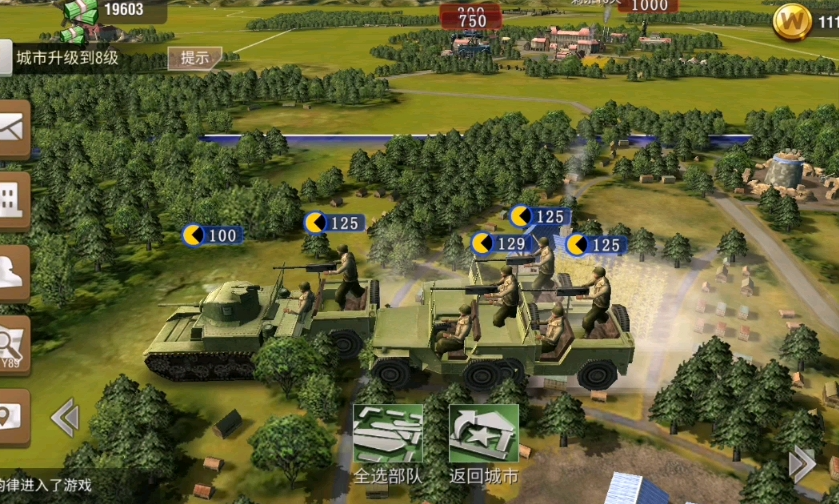Expand panel with right double-arrow
The width and height of the screenshot is (839, 504).
(802, 464)
